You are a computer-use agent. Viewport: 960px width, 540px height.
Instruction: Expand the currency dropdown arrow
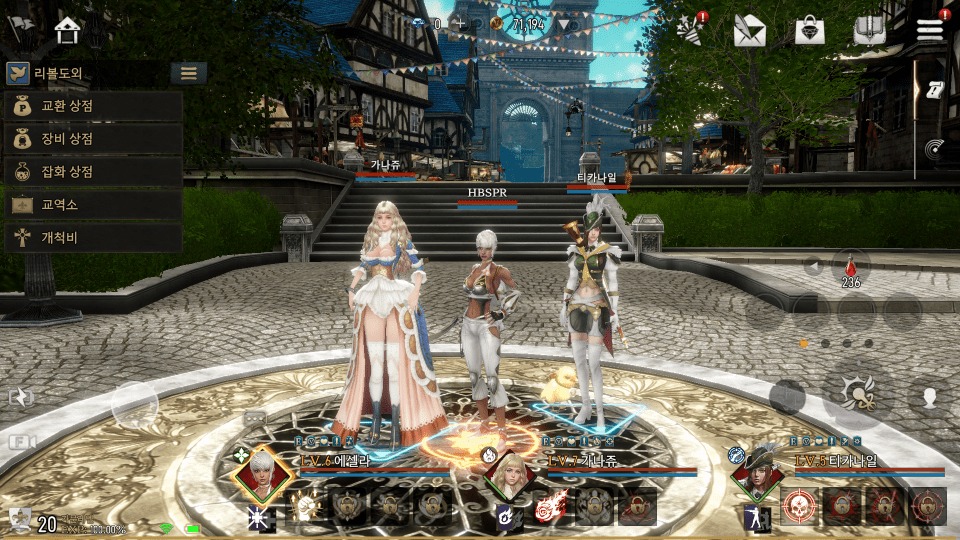coord(566,24)
